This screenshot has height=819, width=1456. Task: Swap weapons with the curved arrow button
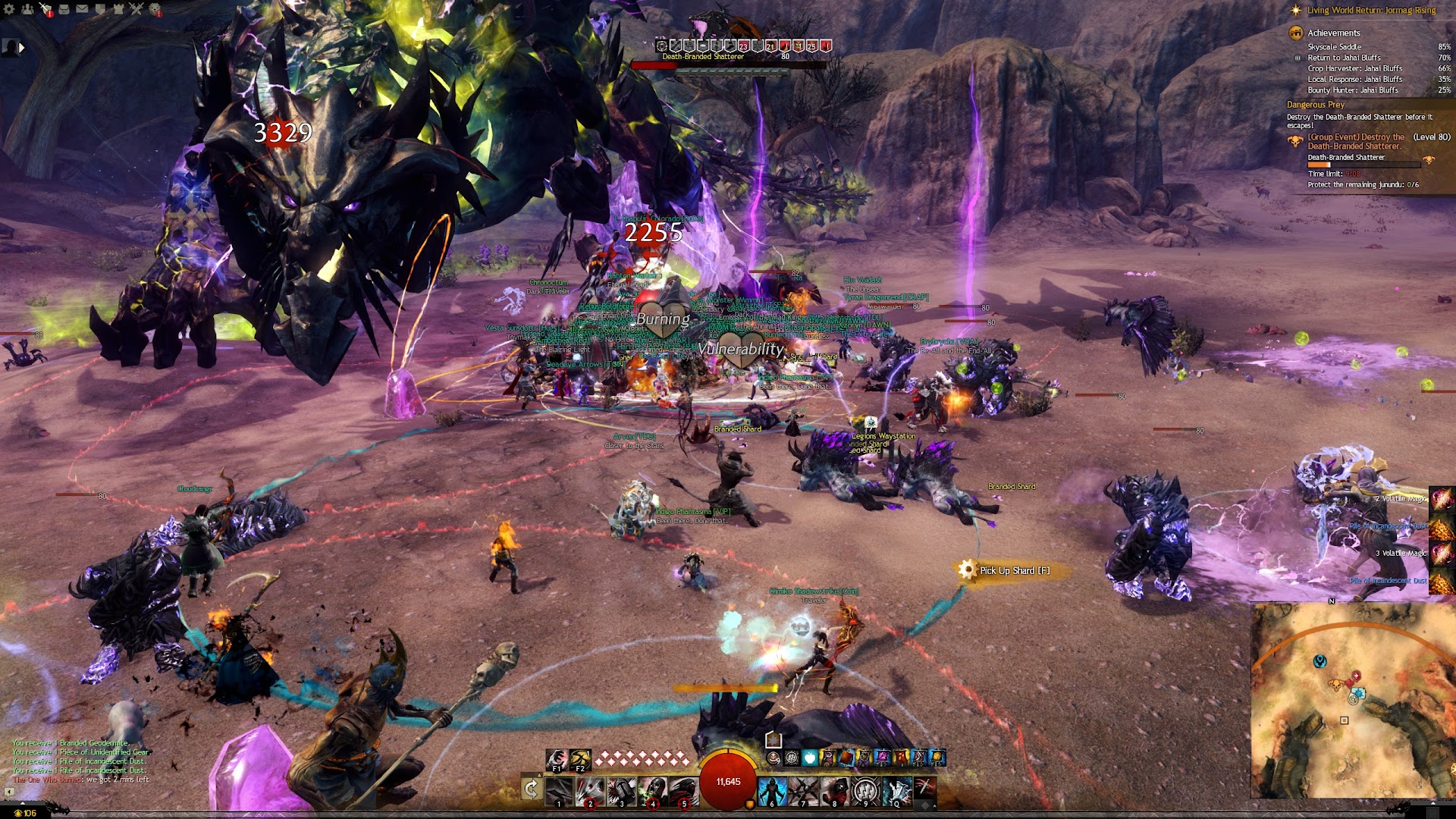tap(532, 789)
